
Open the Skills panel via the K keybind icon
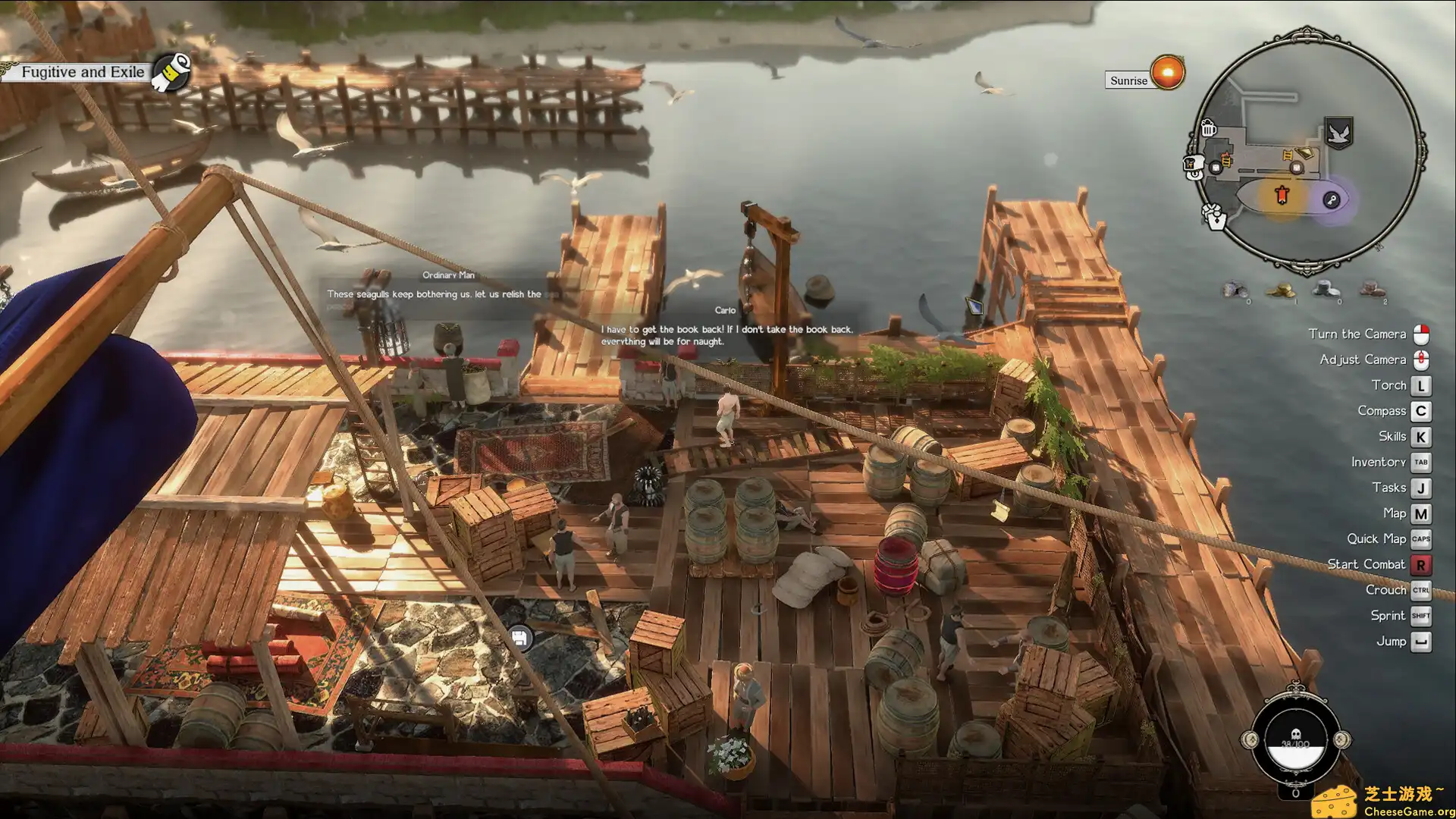click(1422, 436)
